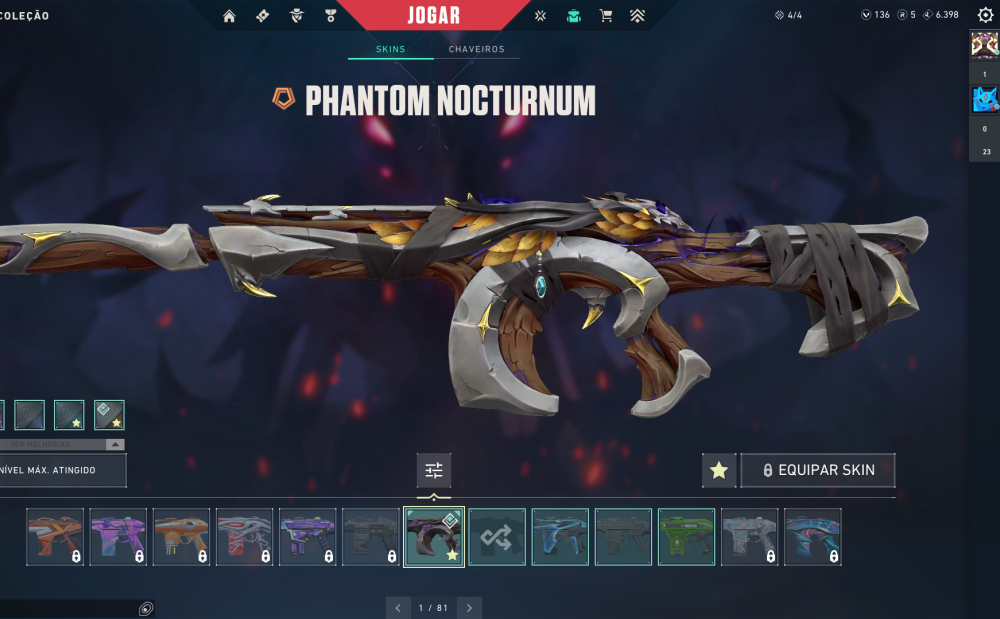Go to the previous skin page arrow
1000x619 pixels.
click(x=397, y=607)
